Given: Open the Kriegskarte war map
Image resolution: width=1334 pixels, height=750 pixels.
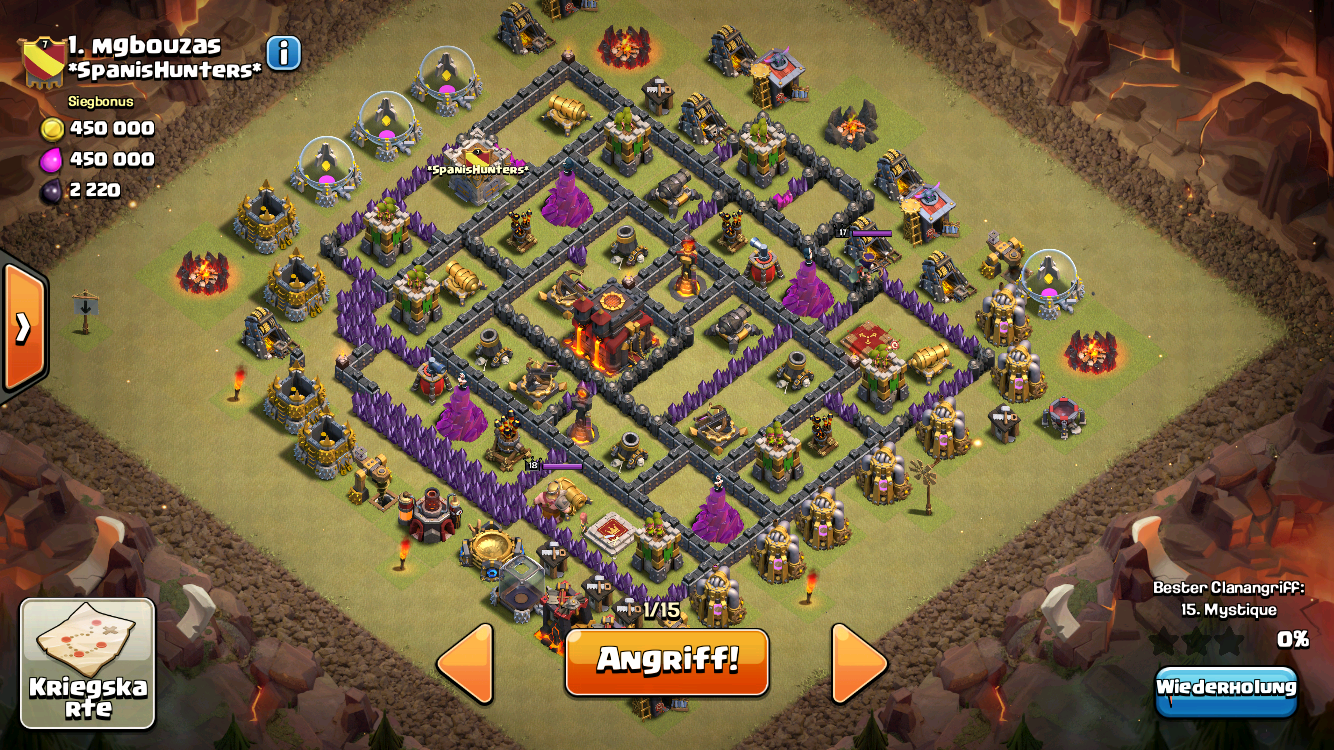Looking at the screenshot, I should [88, 664].
